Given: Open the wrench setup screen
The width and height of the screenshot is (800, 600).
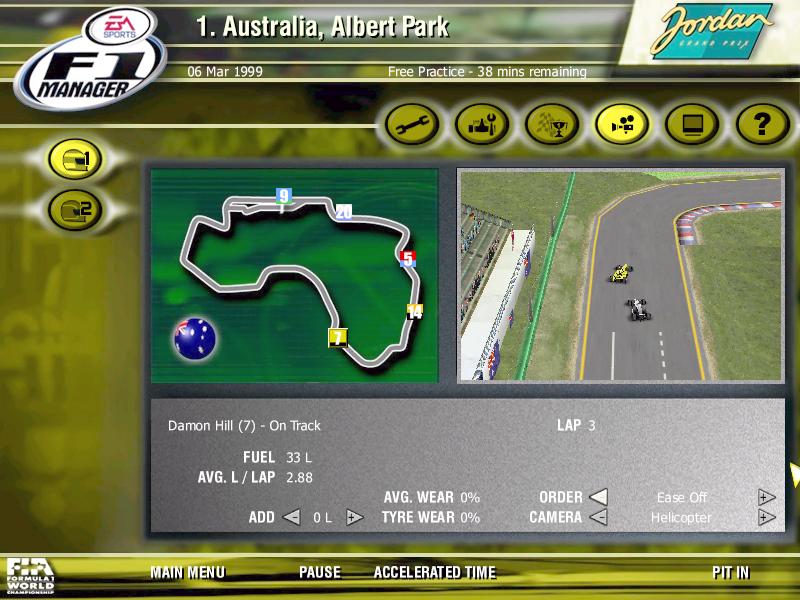Looking at the screenshot, I should point(413,125).
